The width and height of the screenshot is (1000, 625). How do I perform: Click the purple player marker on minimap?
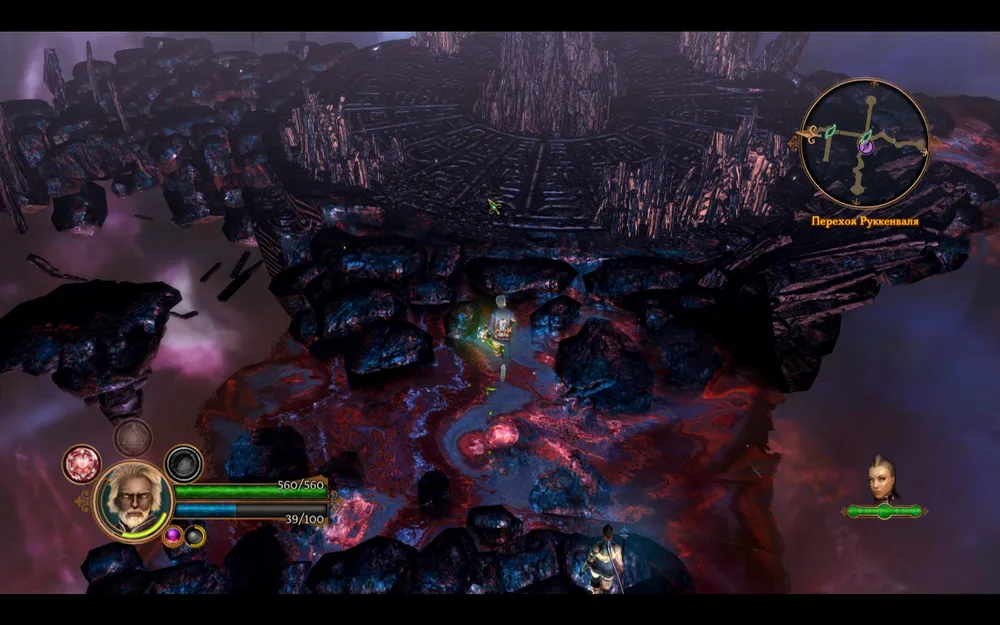pyautogui.click(x=866, y=146)
